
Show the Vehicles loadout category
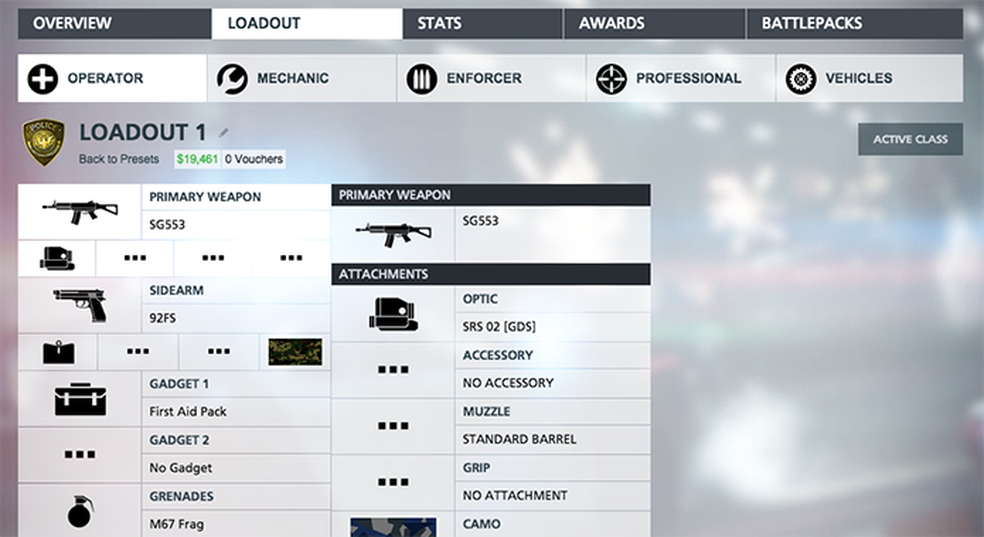[869, 78]
